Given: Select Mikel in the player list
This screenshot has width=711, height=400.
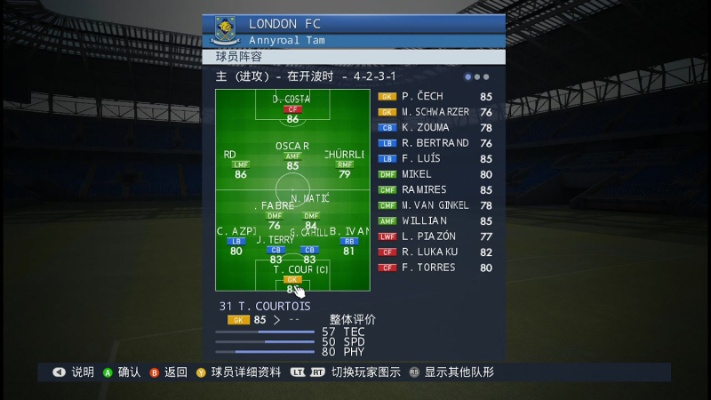Looking at the screenshot, I should (436, 174).
